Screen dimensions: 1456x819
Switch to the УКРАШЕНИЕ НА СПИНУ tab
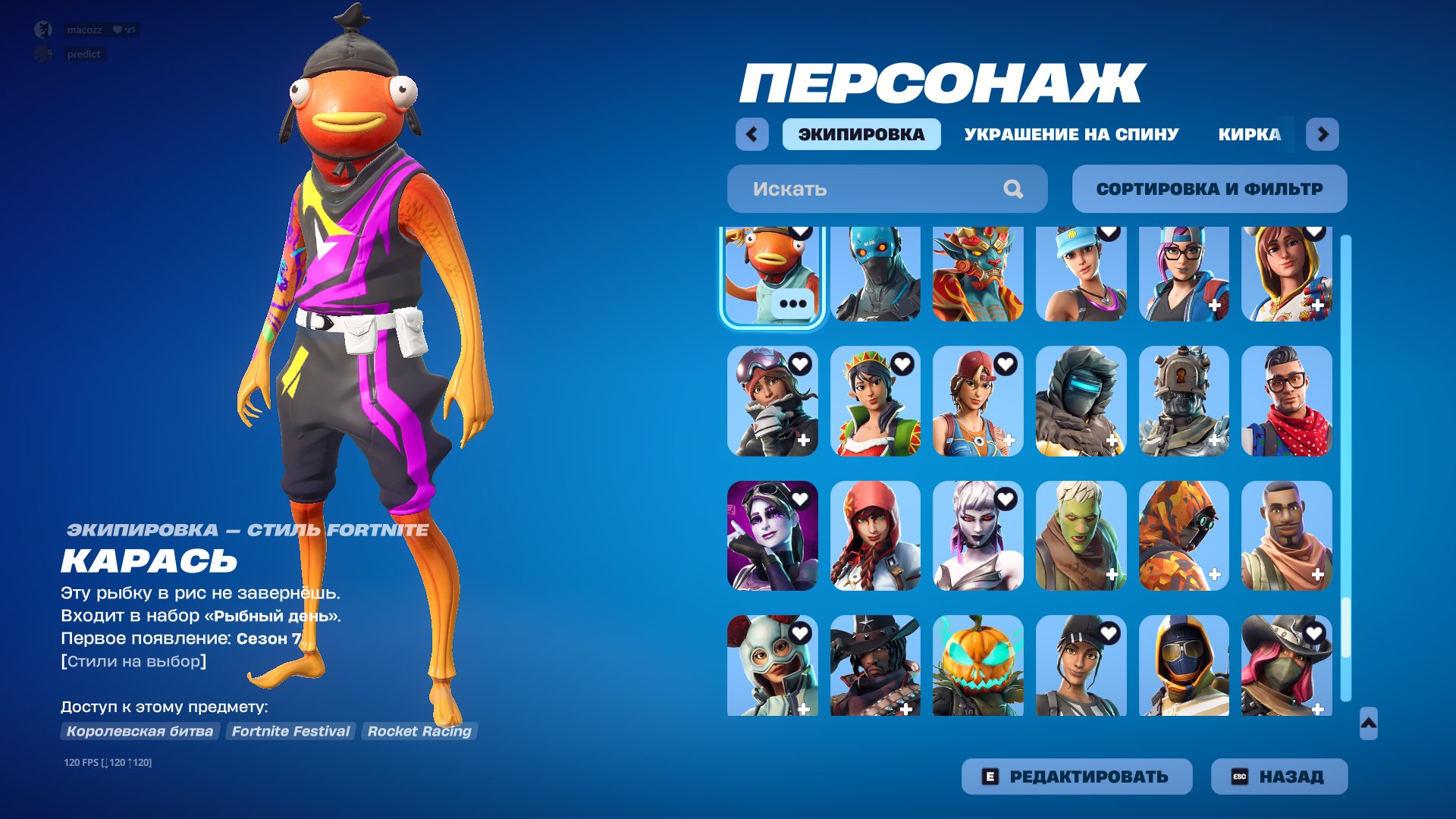tap(1071, 134)
